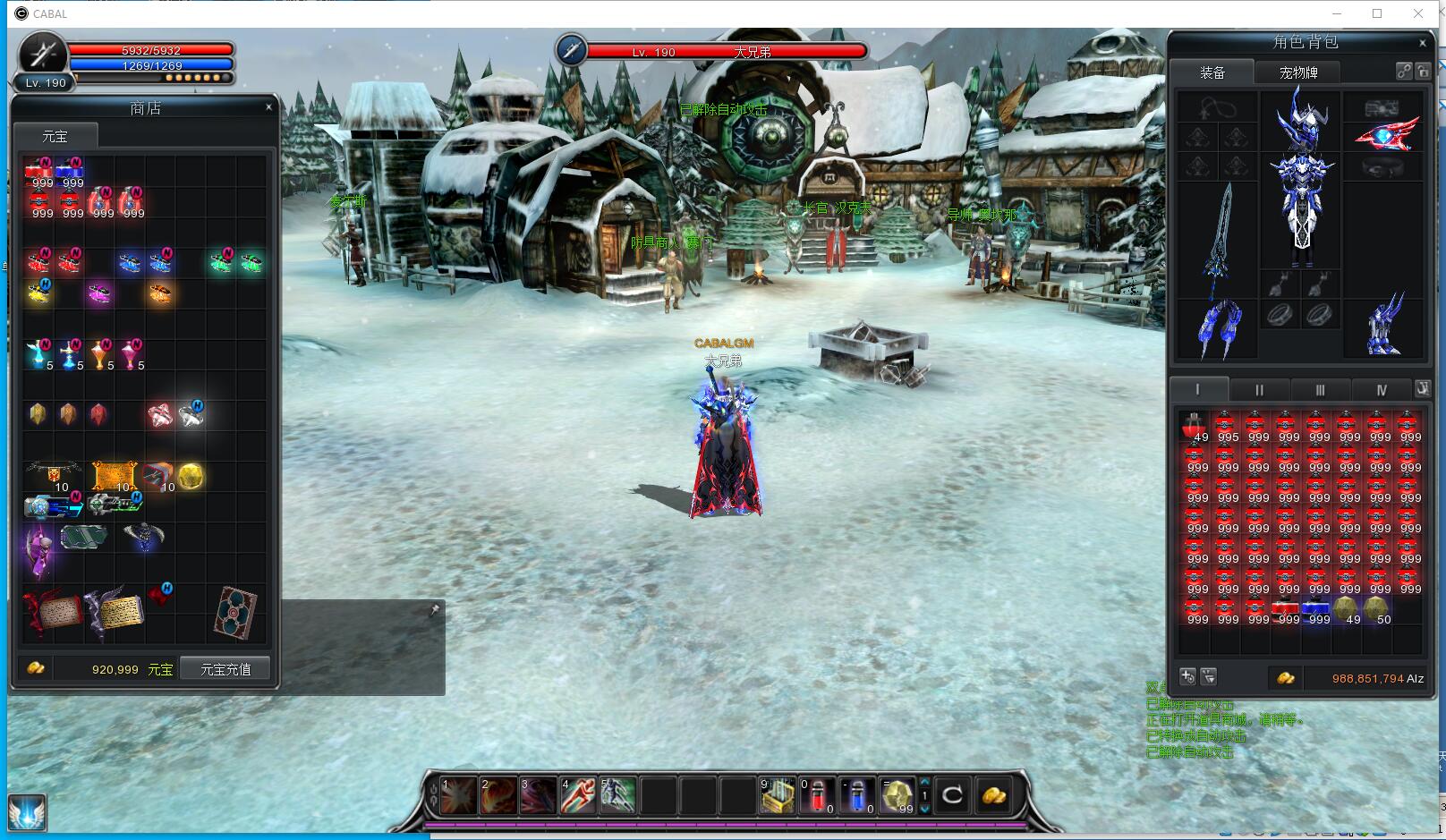The height and width of the screenshot is (840, 1446).
Task: Open the 装备 equipment tab
Action: point(1212,72)
